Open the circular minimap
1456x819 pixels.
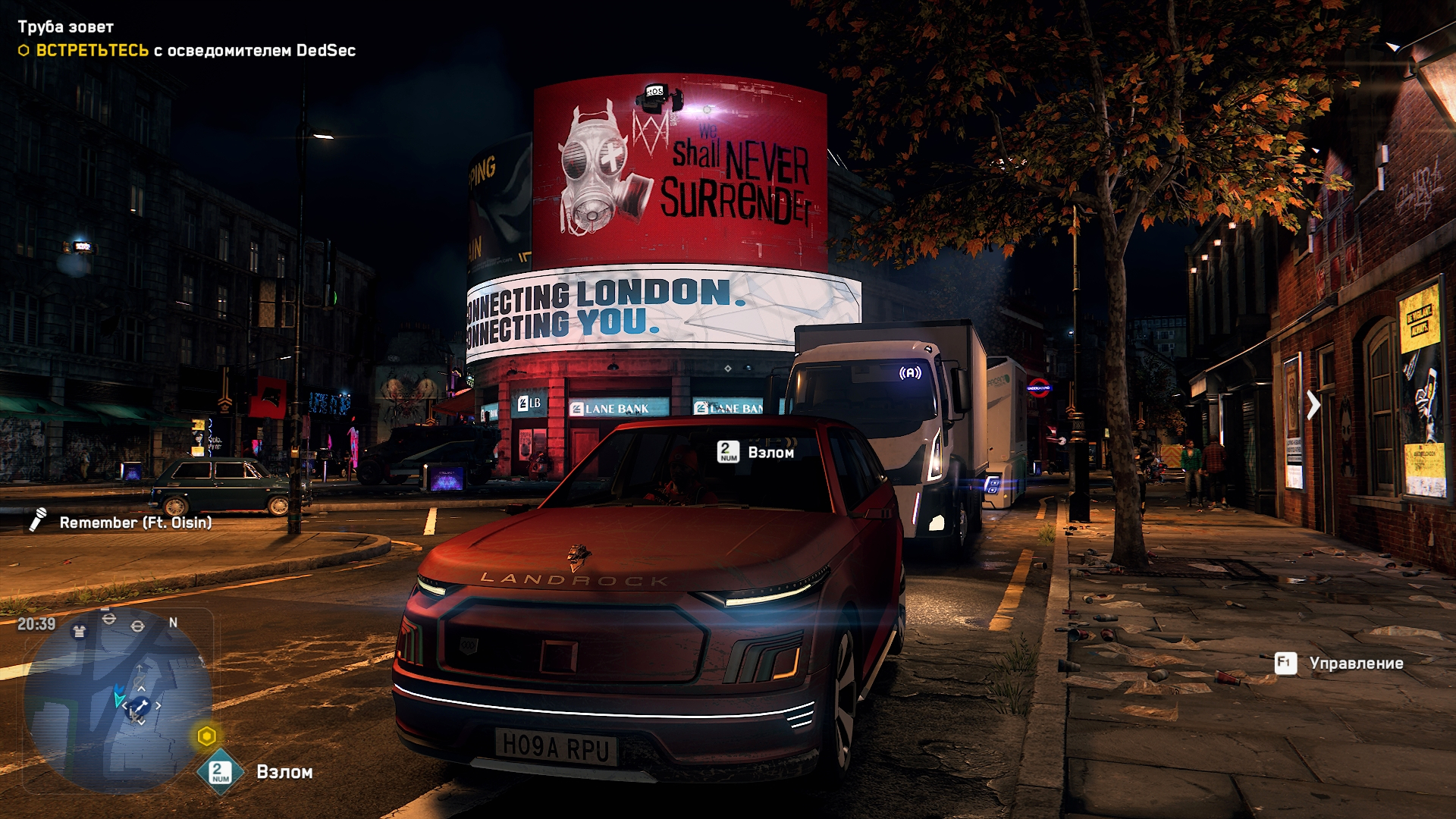tap(118, 701)
